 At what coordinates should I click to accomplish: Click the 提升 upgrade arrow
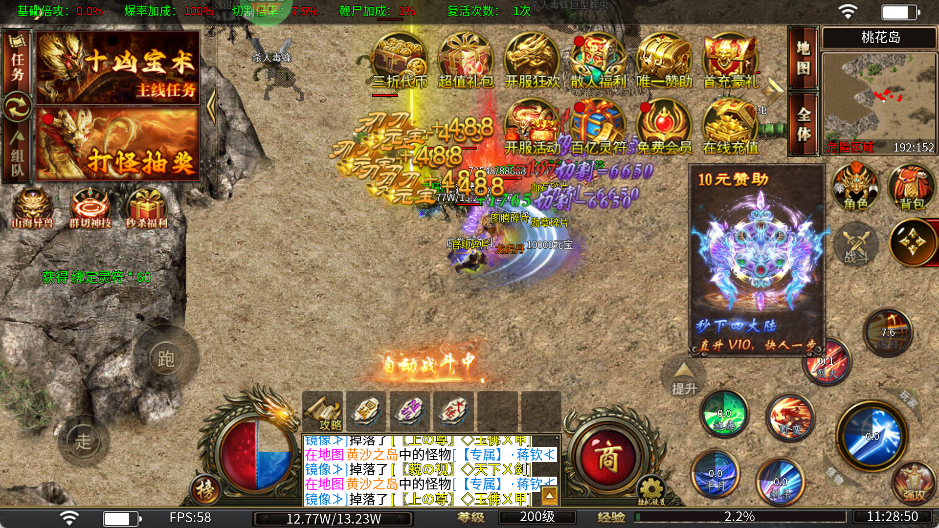(x=685, y=377)
